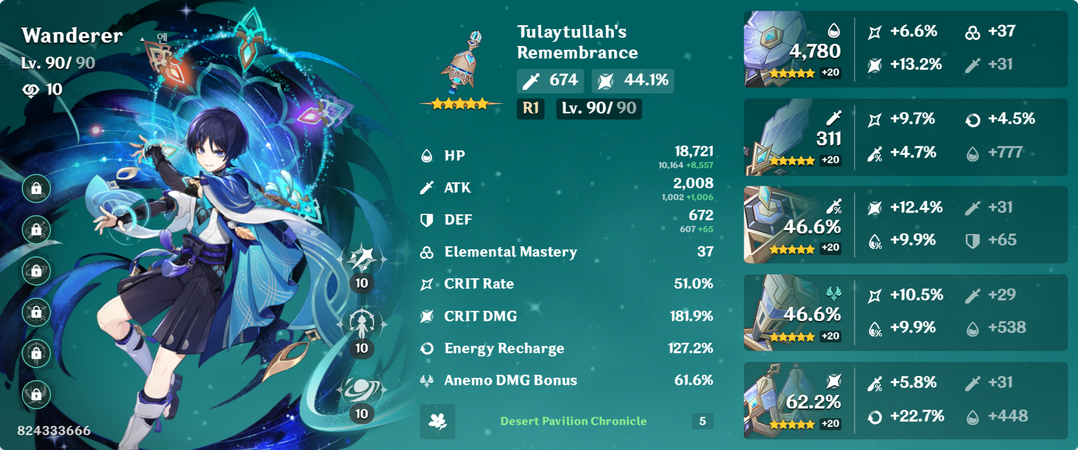Show the Desert Pavilion Chronicle set bonus
The height and width of the screenshot is (450, 1078).
pyautogui.click(x=573, y=421)
